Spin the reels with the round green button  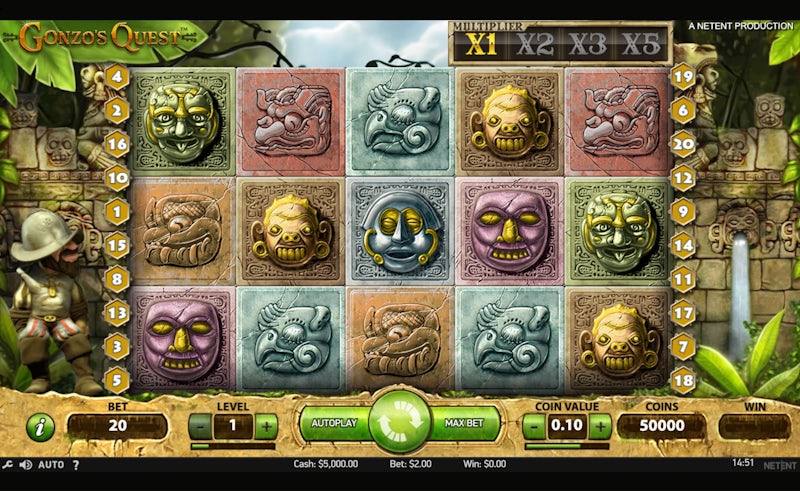pos(399,422)
